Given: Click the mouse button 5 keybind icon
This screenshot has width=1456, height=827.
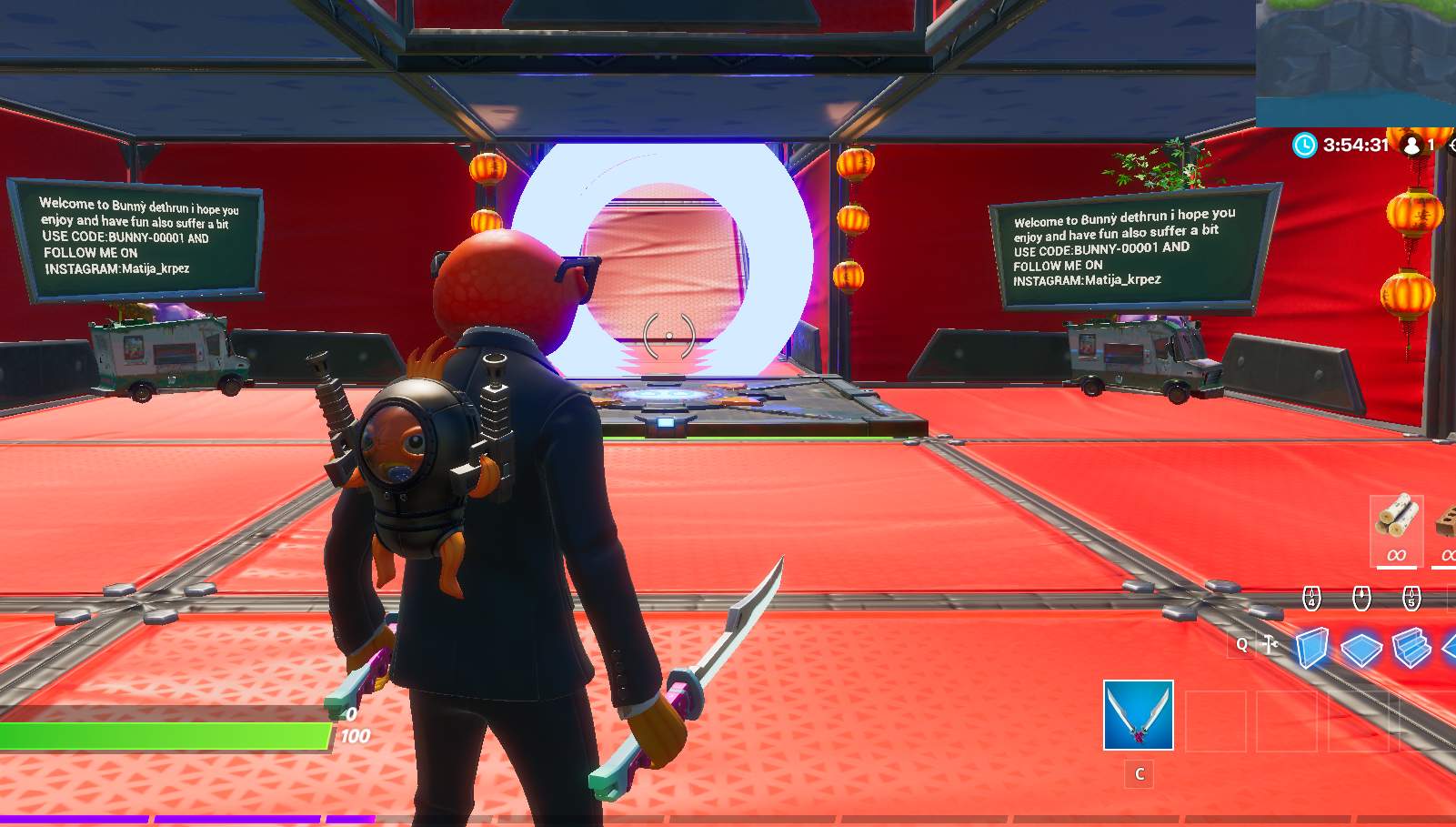Looking at the screenshot, I should pos(1411,599).
